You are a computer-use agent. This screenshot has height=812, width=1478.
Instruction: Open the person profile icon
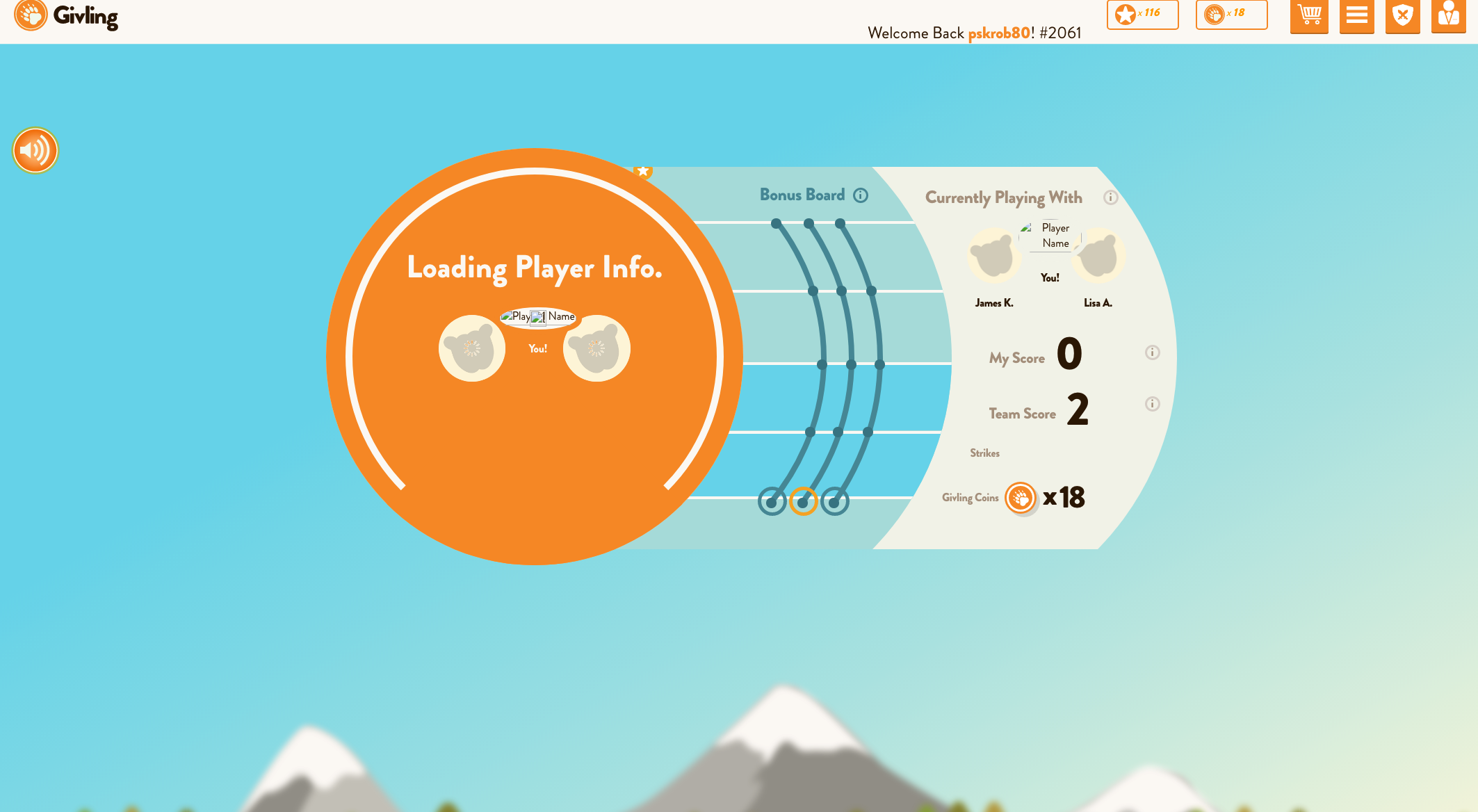1448,15
